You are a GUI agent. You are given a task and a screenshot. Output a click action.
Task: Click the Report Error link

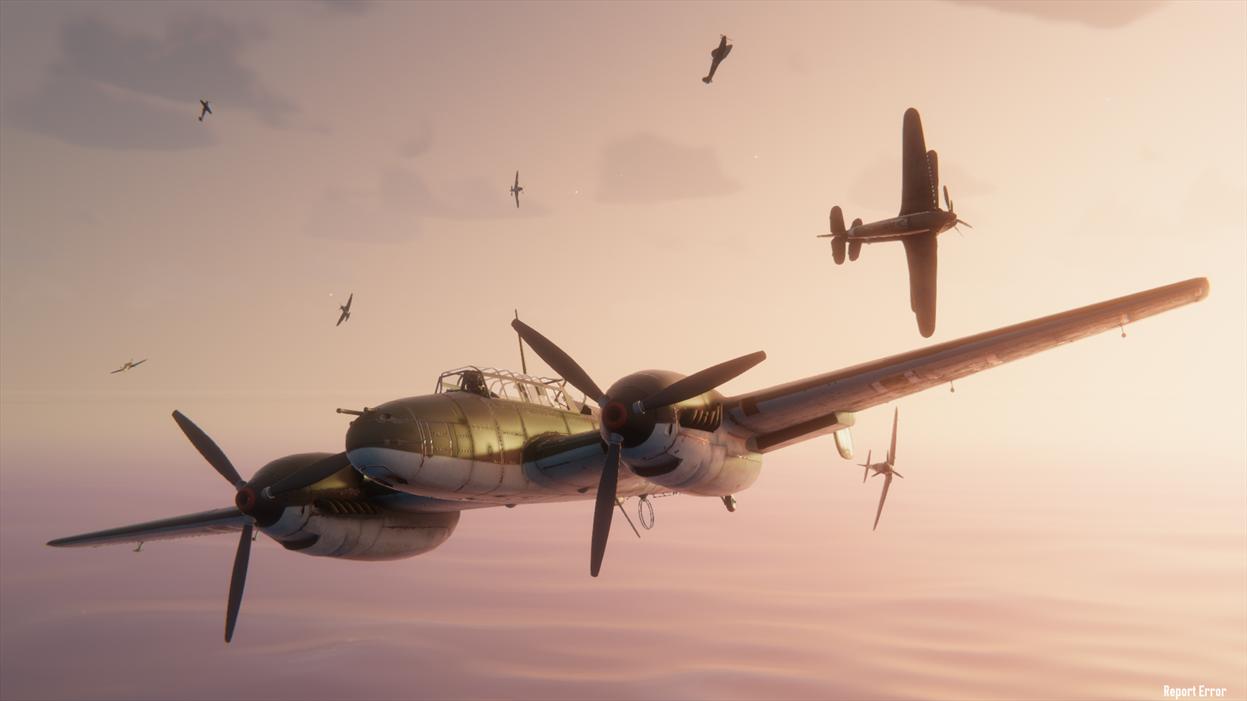pos(1194,691)
